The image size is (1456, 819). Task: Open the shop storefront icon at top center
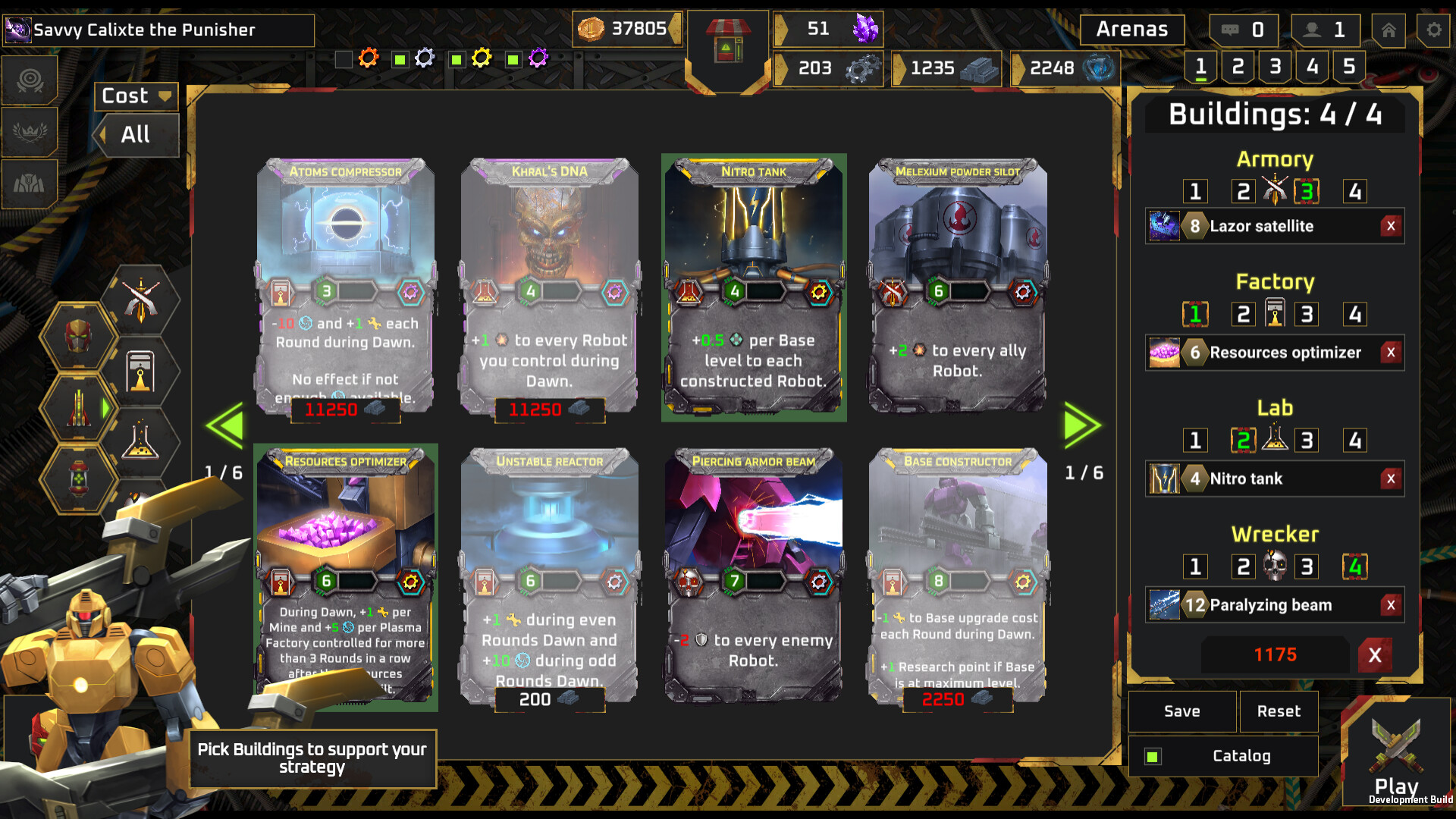727,42
